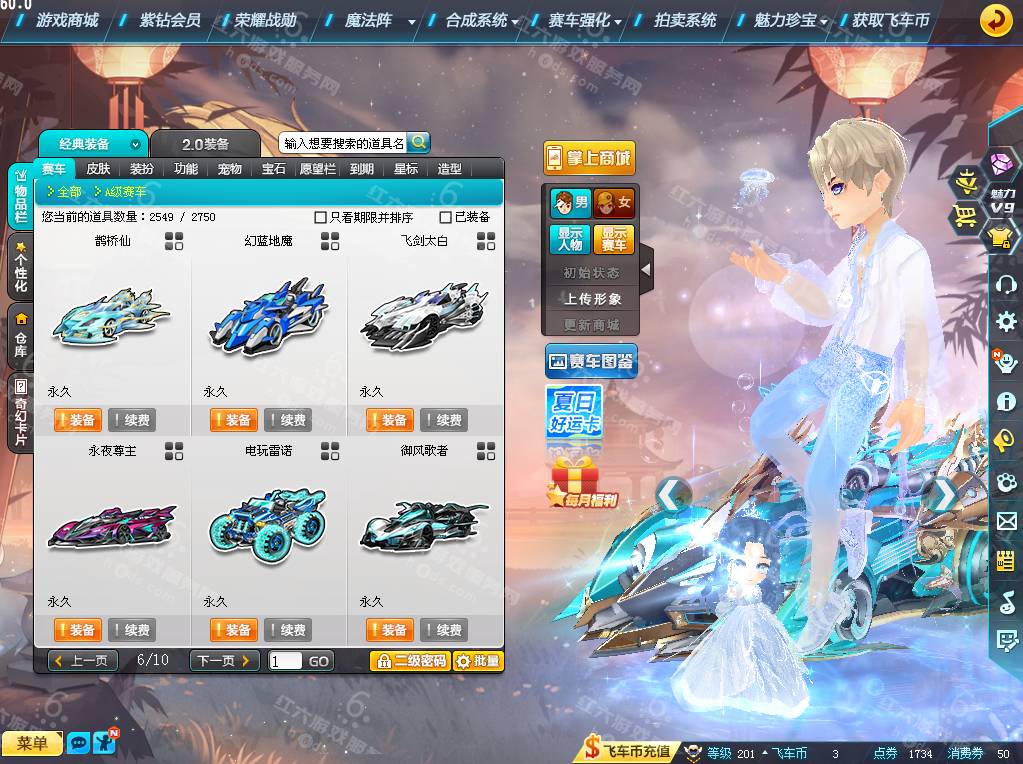
Task: Go to the previous page with 上一页
Action: (x=83, y=661)
